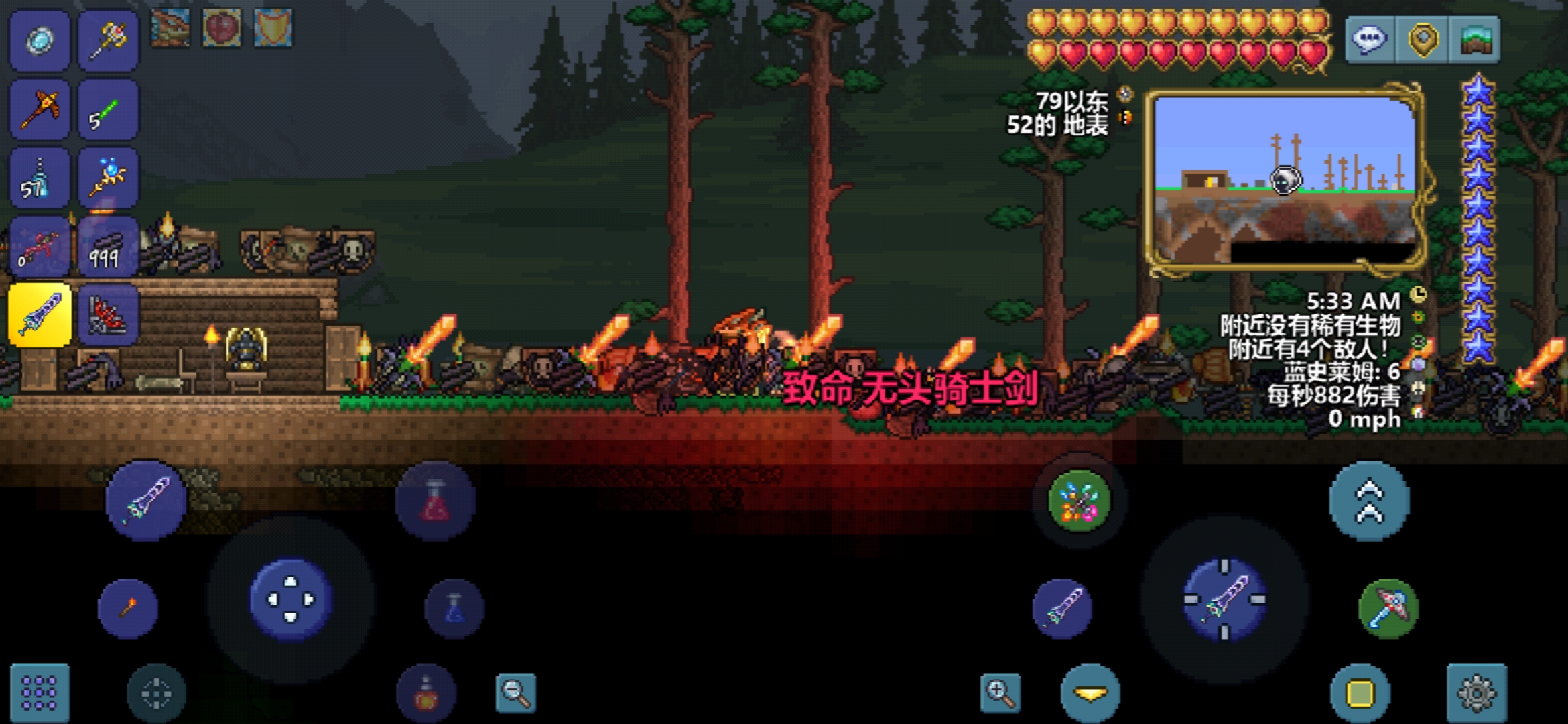Choose the green glowstick slot
Viewport: 1568px width, 724px height.
coord(108,110)
